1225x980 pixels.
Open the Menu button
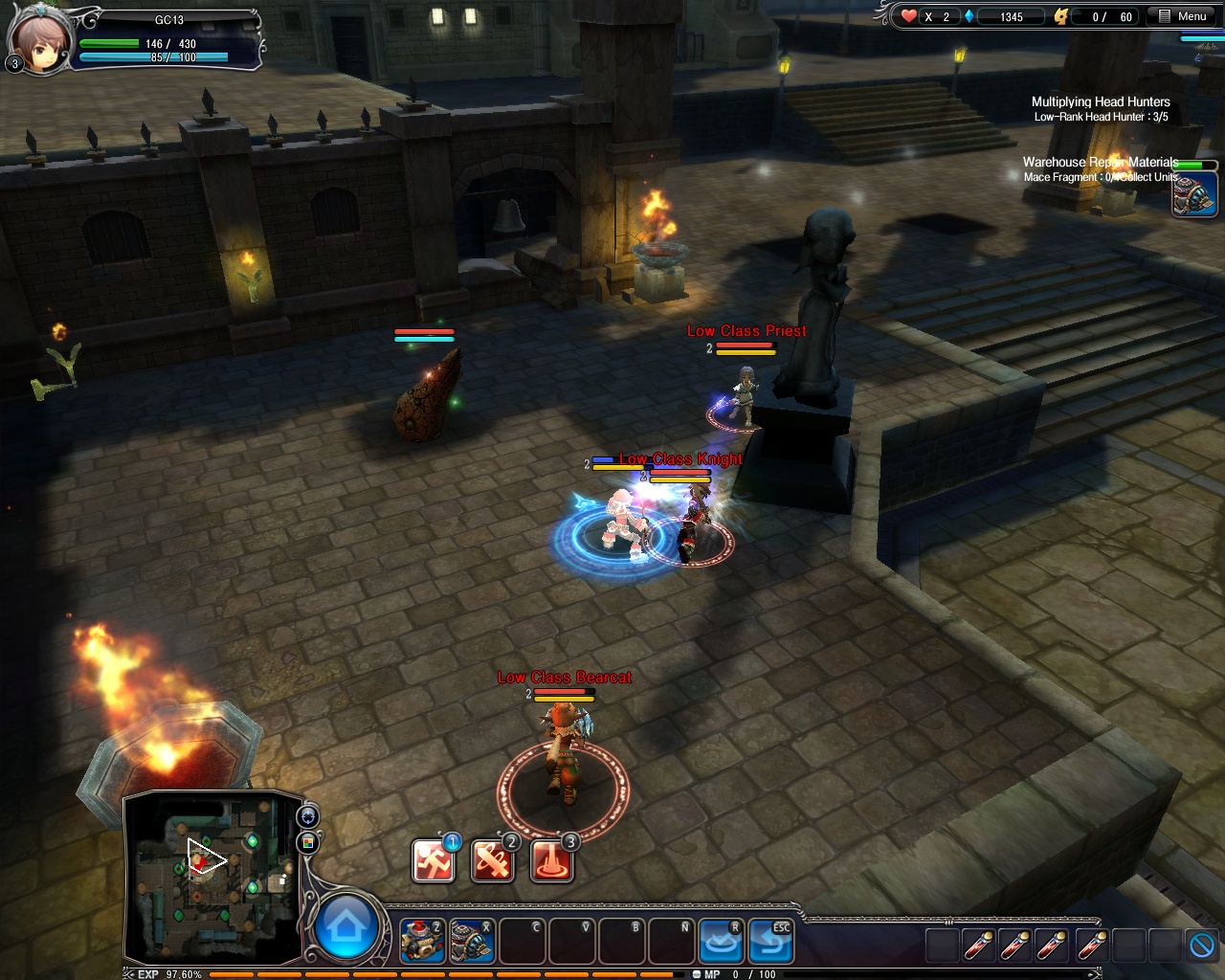(1183, 16)
